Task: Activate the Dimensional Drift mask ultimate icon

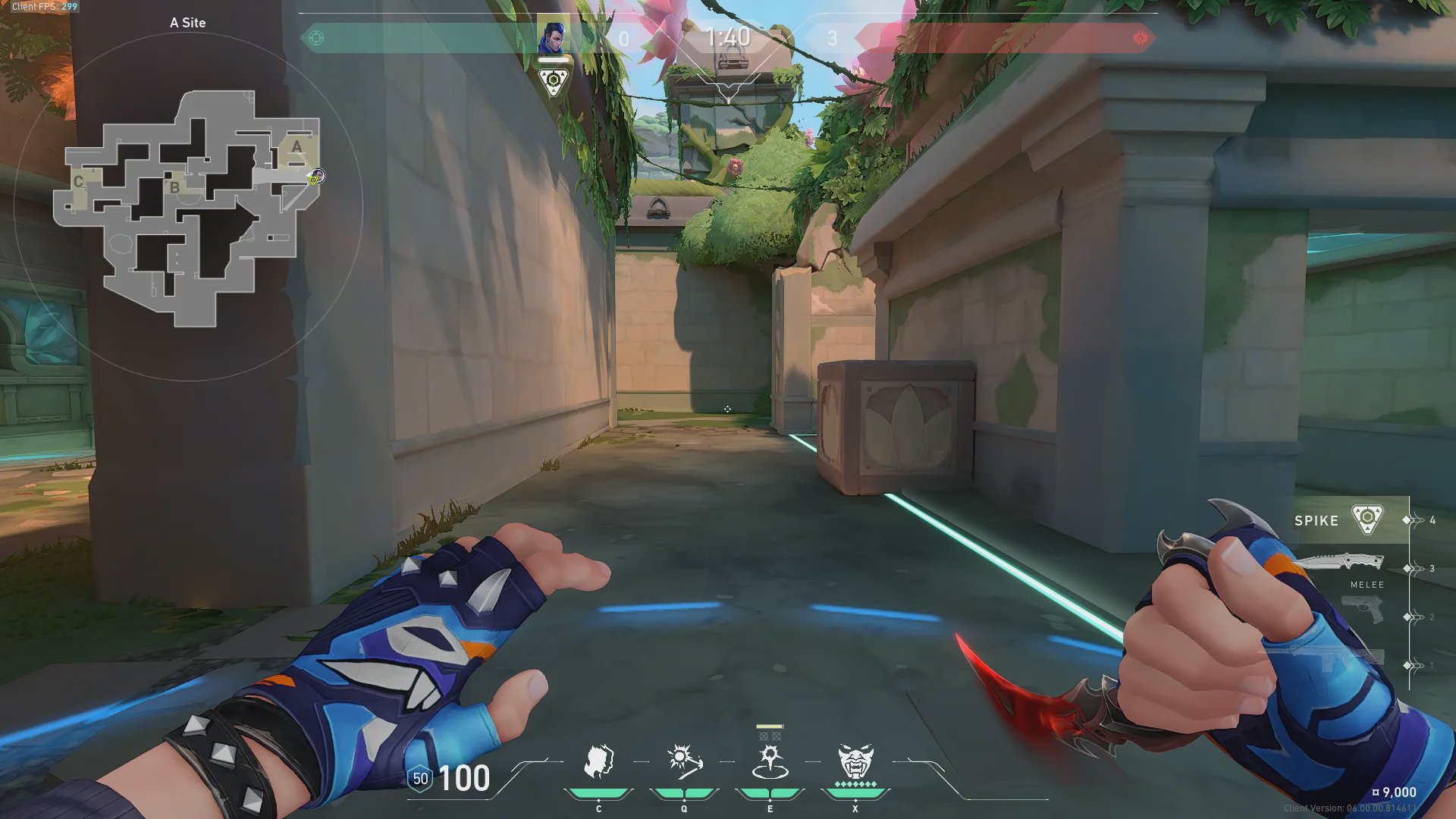Action: point(855,762)
